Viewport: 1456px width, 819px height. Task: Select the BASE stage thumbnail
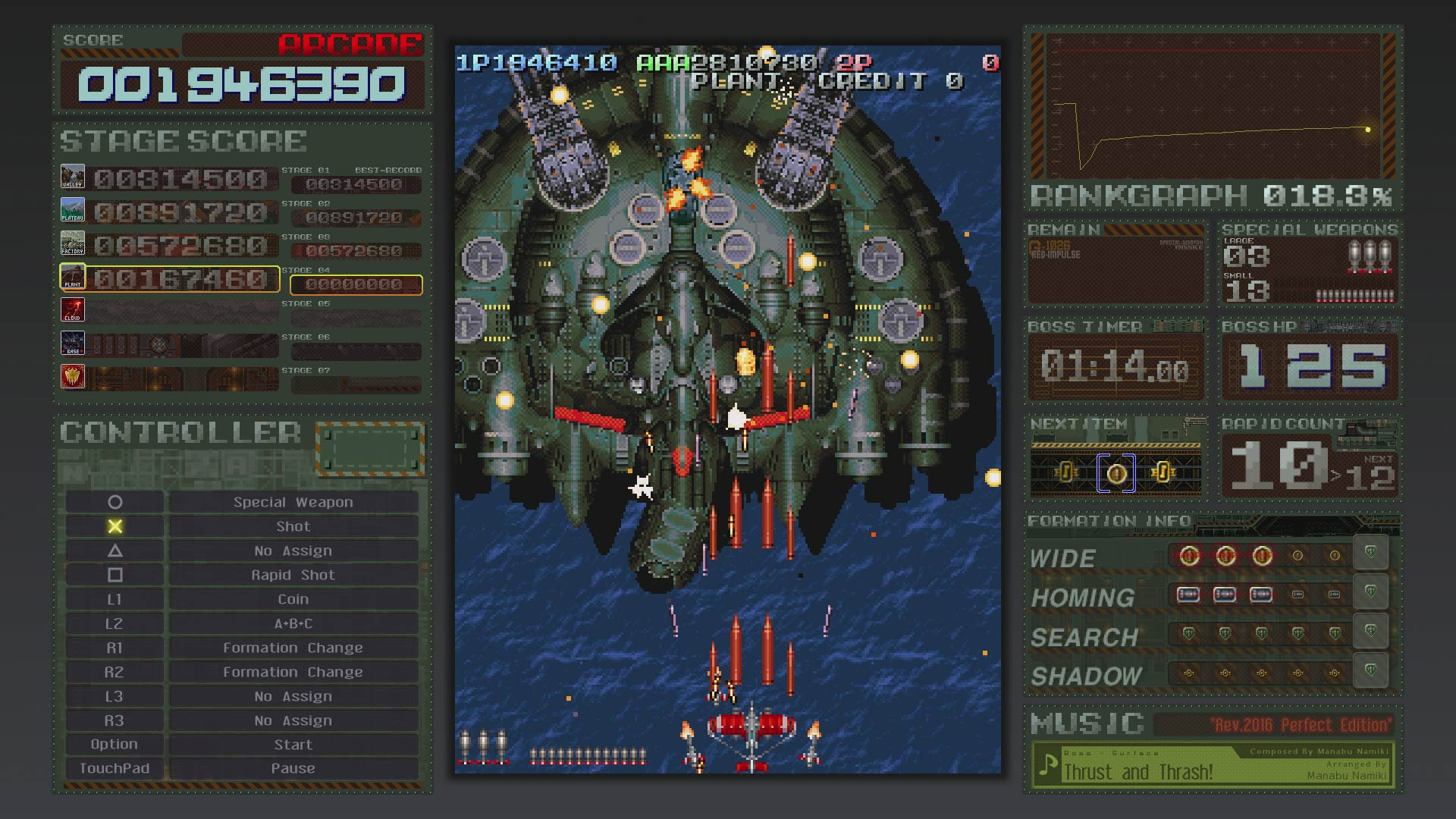coord(72,343)
